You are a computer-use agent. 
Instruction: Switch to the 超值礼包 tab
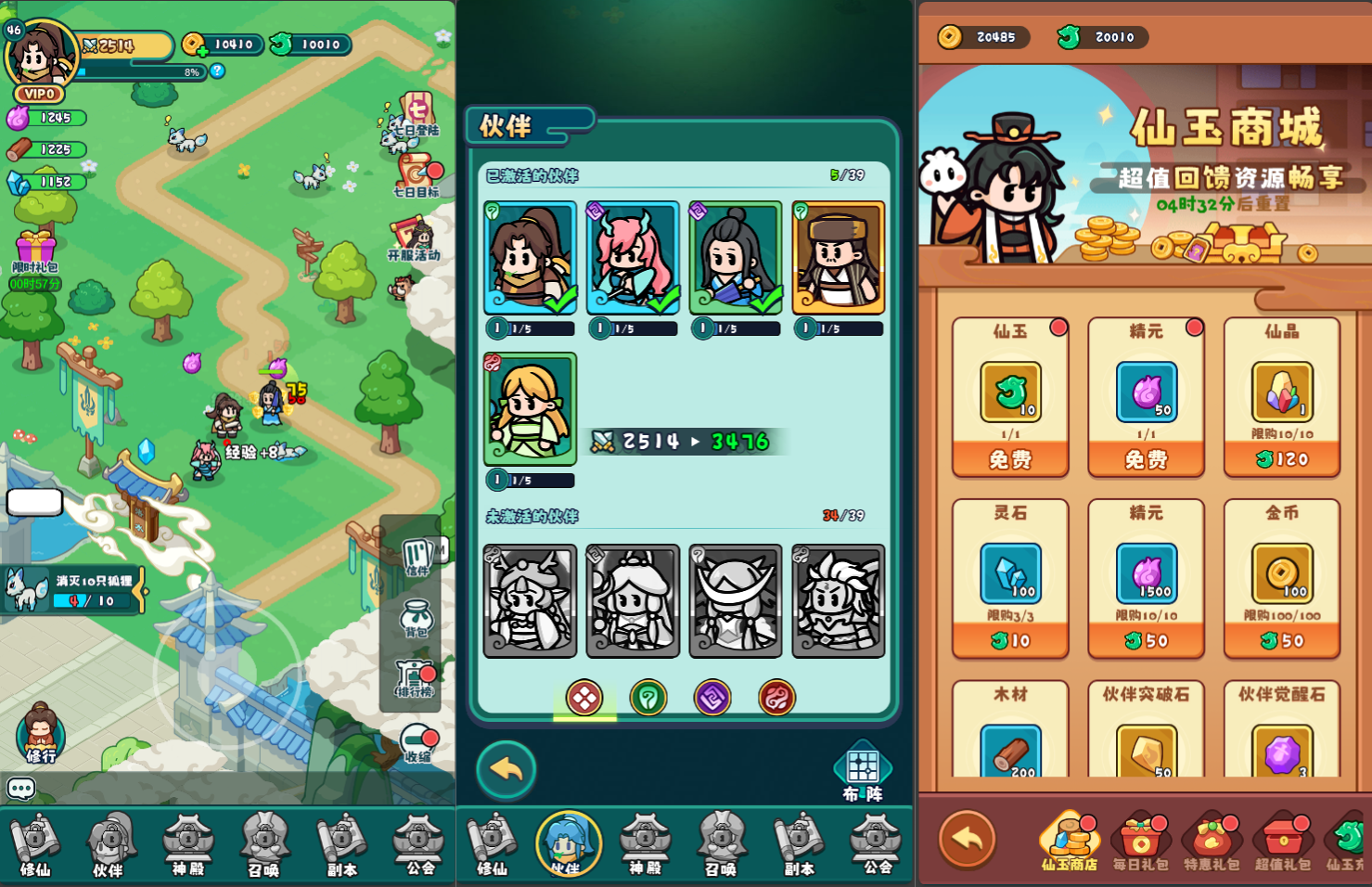(x=1282, y=842)
